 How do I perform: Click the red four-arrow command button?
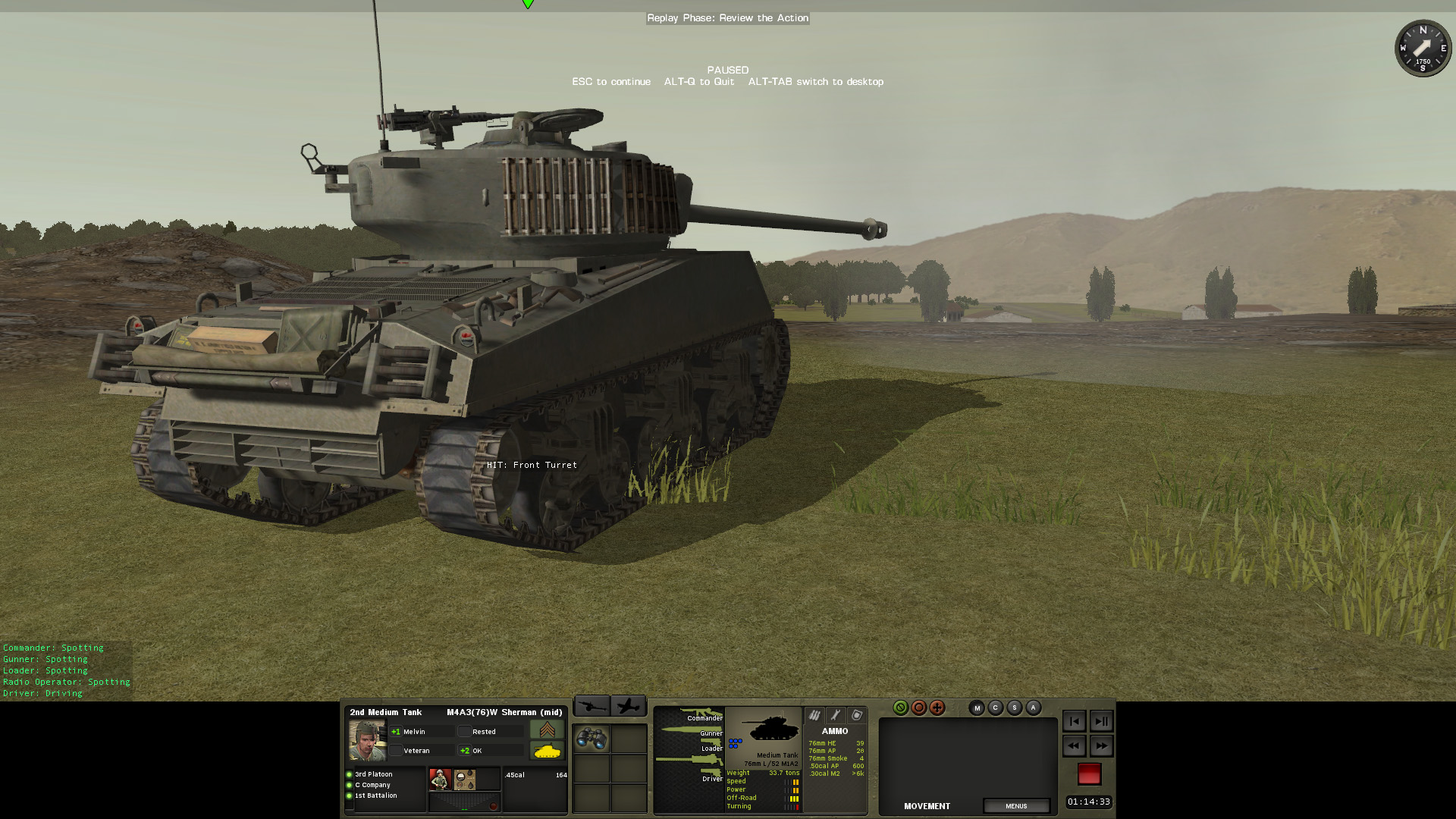click(x=937, y=708)
